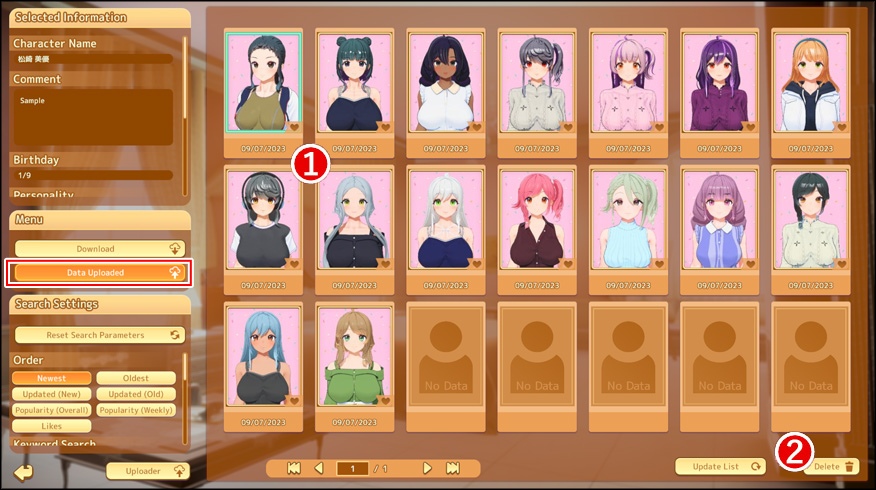Select the Data Uploaded button
This screenshot has width=876, height=490.
click(x=99, y=272)
